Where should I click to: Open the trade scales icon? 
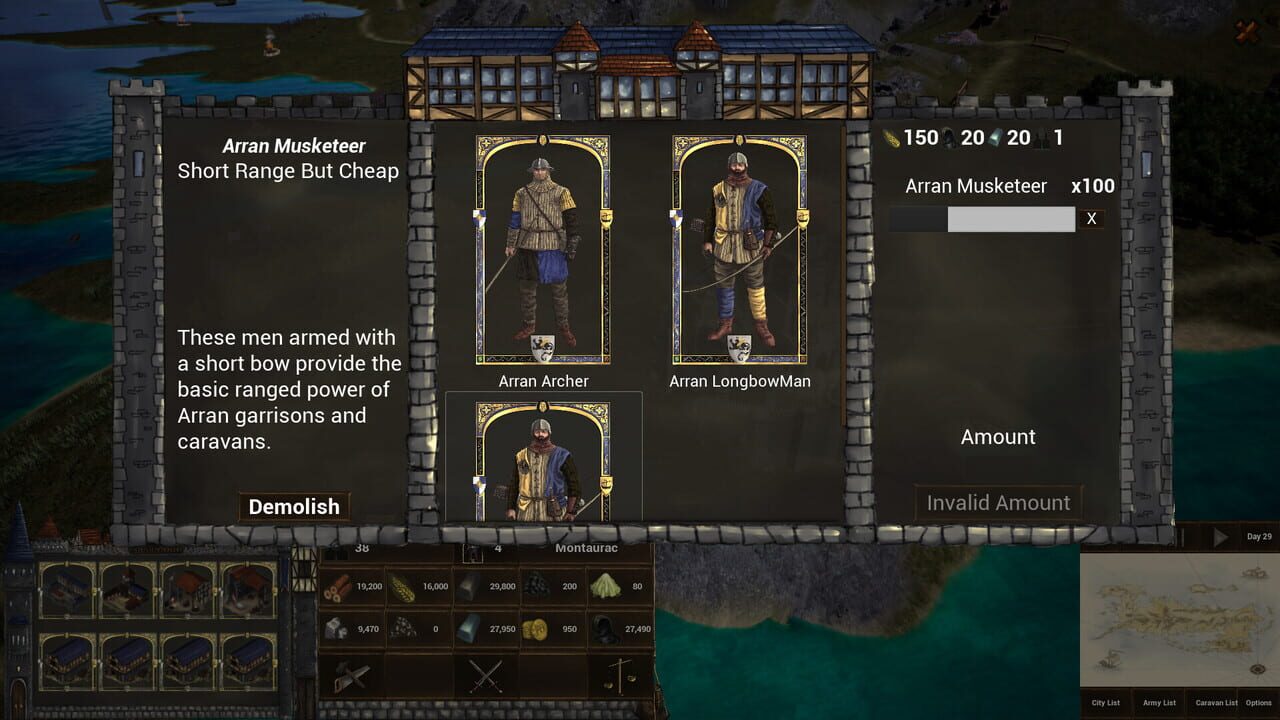[x=620, y=676]
